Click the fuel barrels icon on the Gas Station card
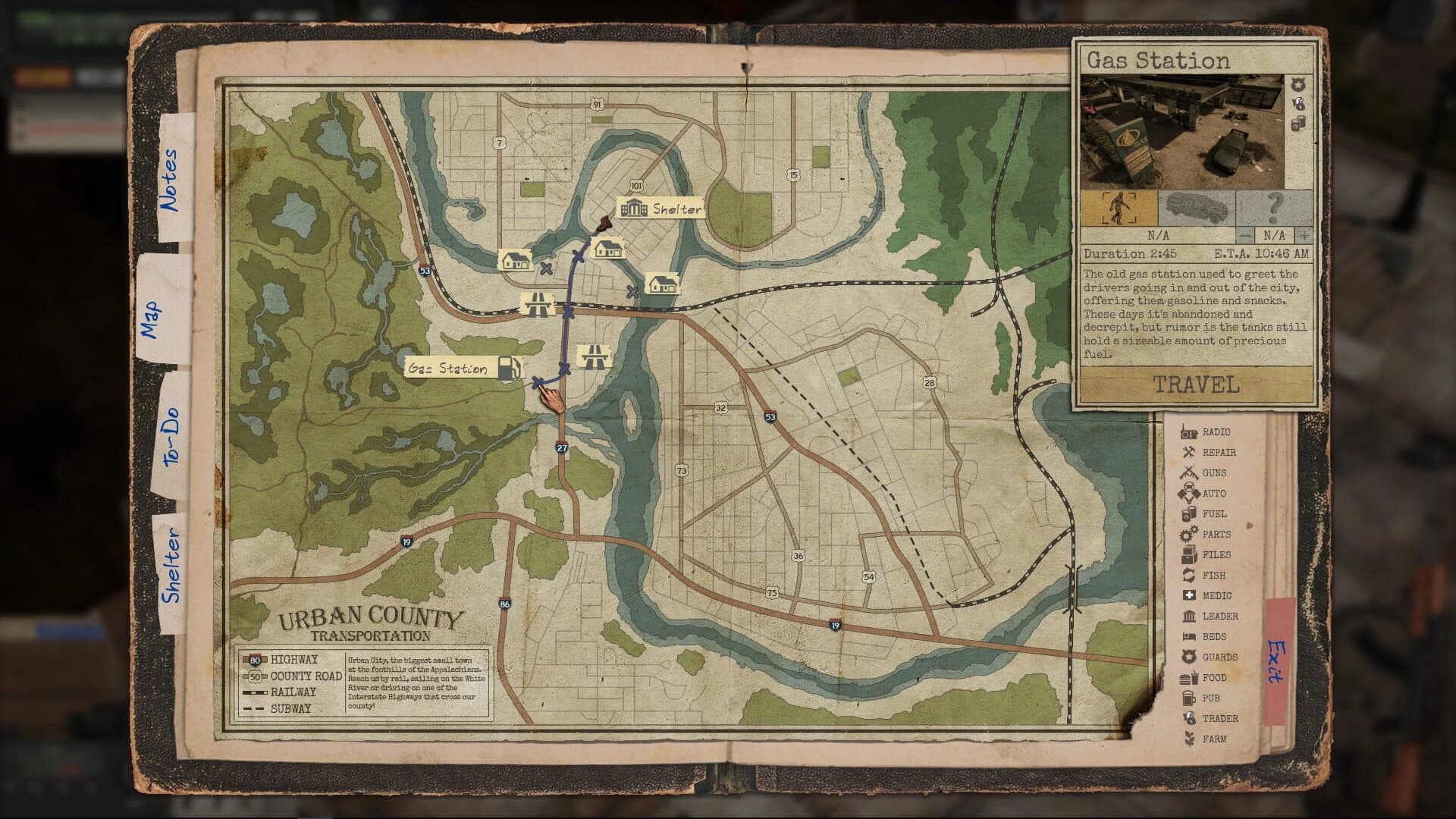 (1298, 124)
